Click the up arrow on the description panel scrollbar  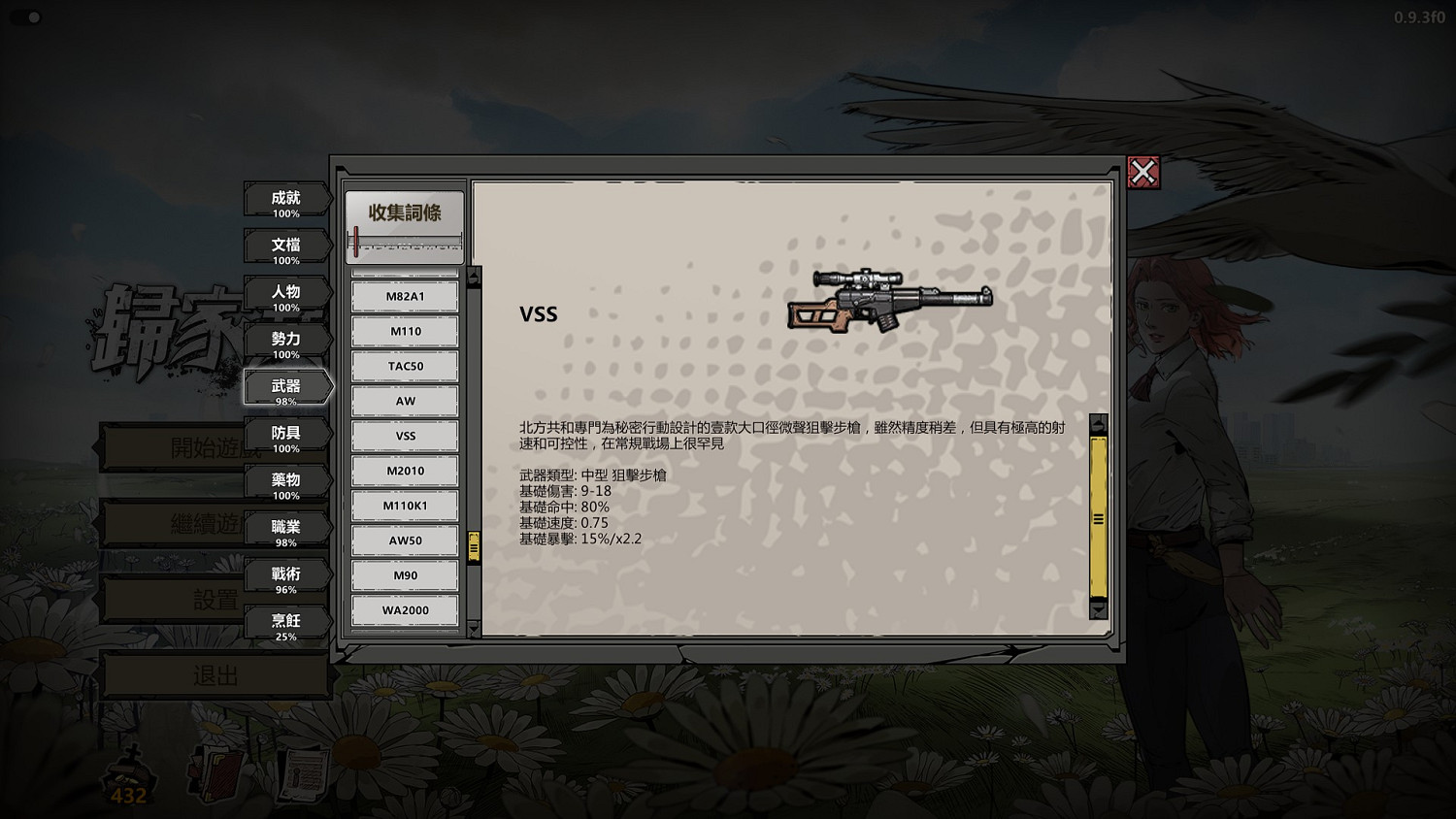1098,425
